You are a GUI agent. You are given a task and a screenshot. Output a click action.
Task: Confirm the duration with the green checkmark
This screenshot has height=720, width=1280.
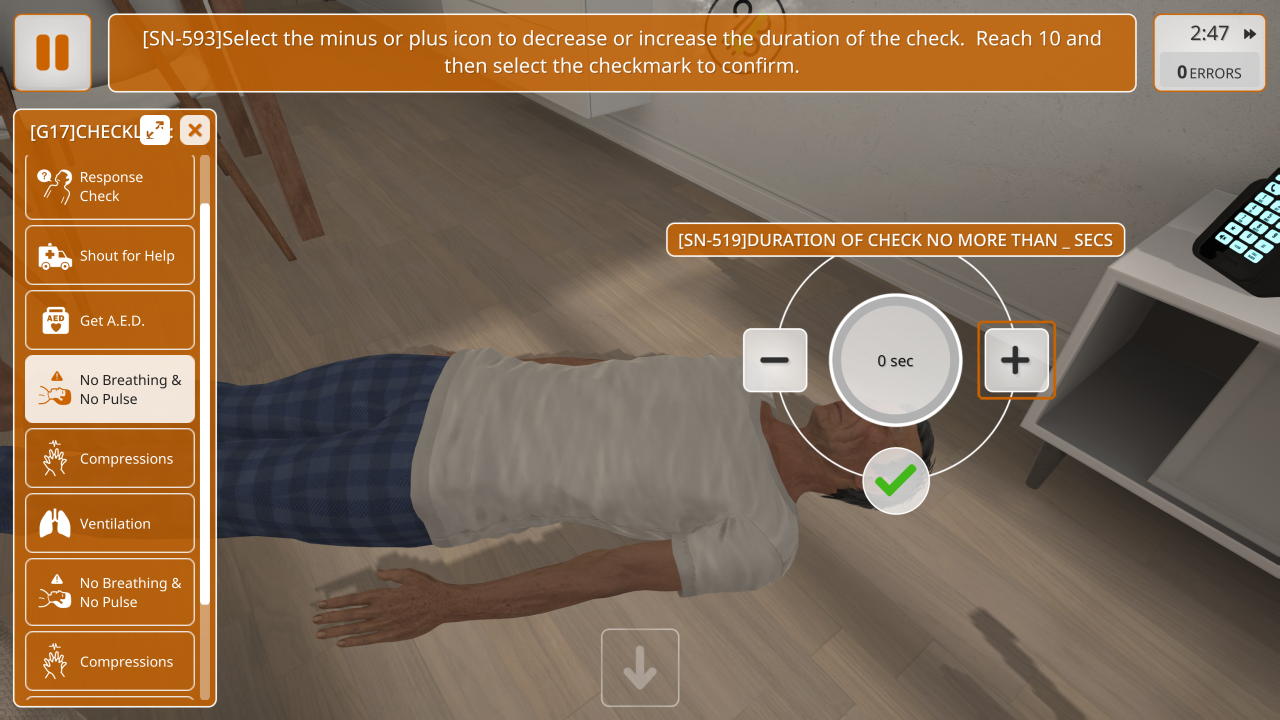(x=896, y=482)
